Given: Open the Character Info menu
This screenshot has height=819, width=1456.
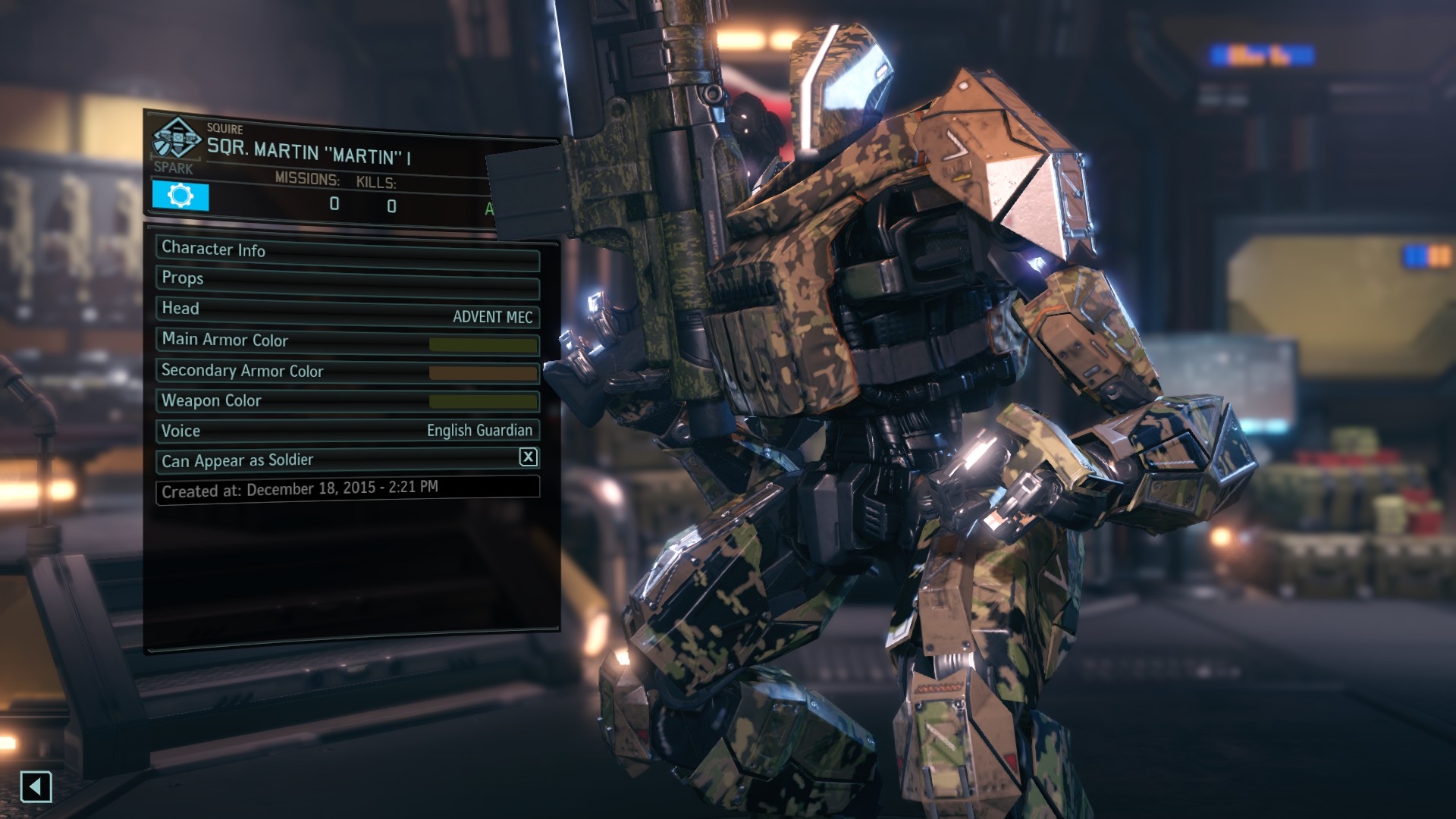Looking at the screenshot, I should pyautogui.click(x=347, y=251).
